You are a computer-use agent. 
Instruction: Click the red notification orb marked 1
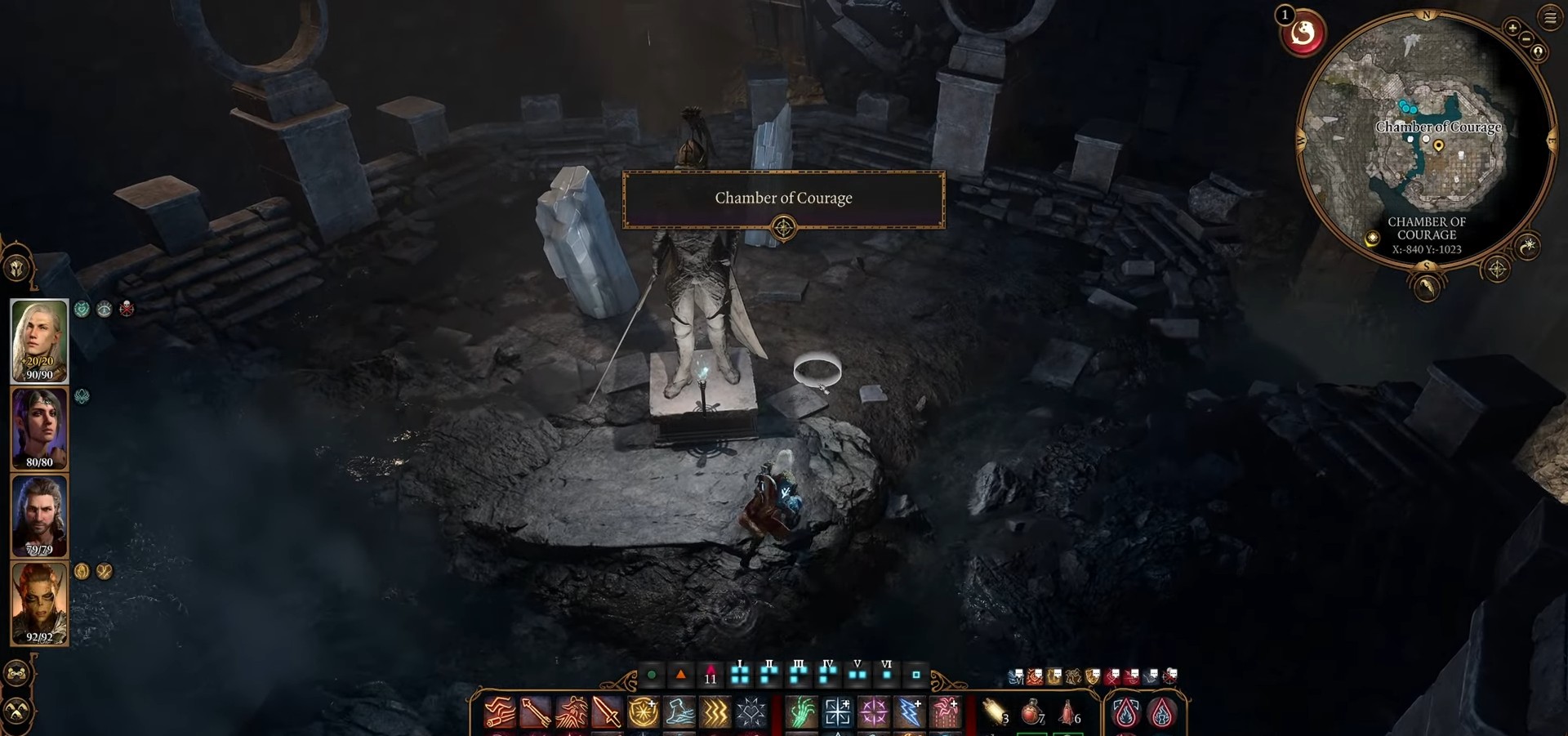(x=1302, y=34)
